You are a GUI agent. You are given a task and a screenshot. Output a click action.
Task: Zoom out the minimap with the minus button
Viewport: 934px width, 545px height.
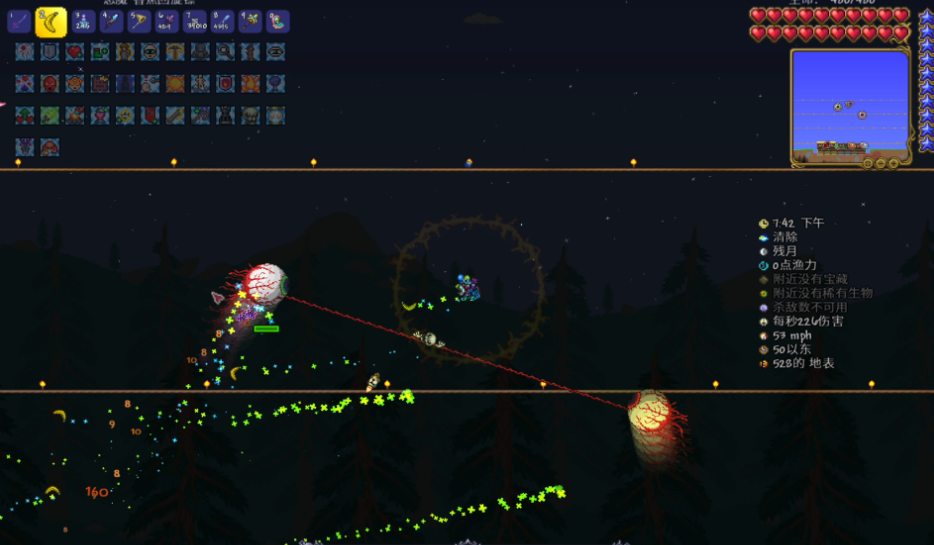click(880, 163)
